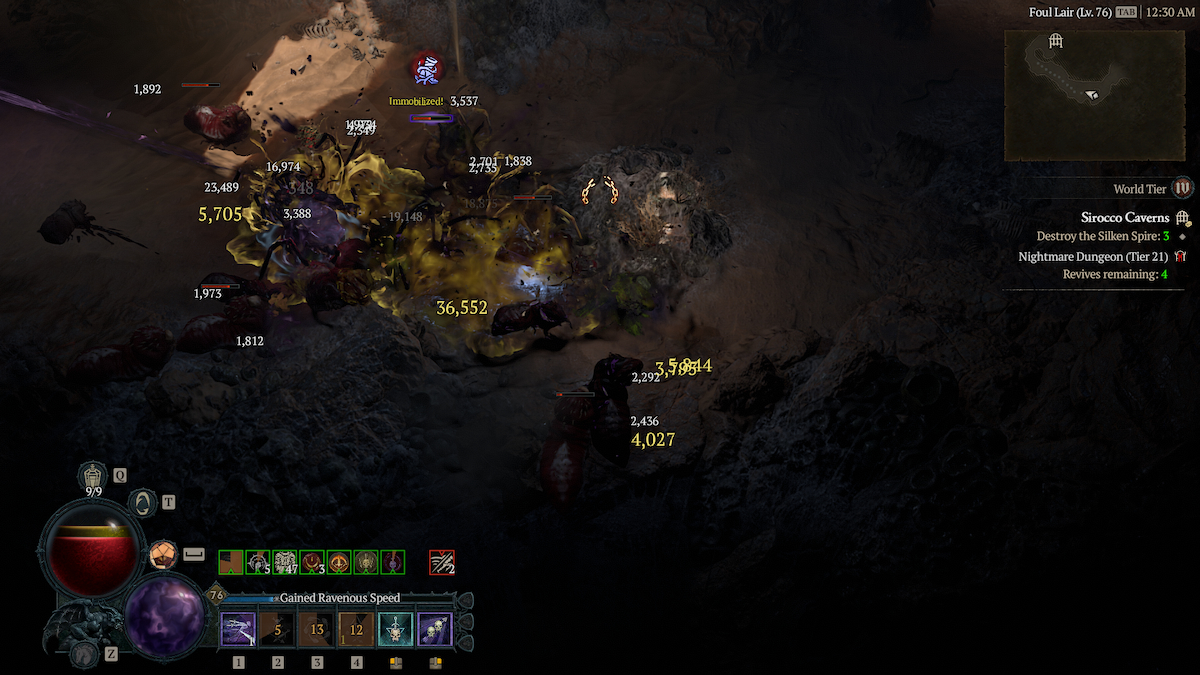This screenshot has width=1200, height=675.
Task: Activate the town portal icon
Action: click(x=143, y=502)
